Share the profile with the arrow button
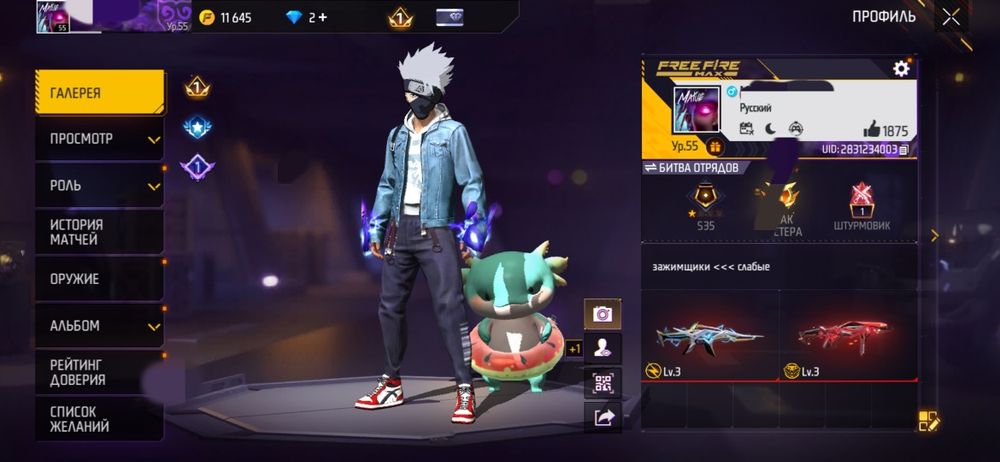The height and width of the screenshot is (462, 1000). click(603, 418)
